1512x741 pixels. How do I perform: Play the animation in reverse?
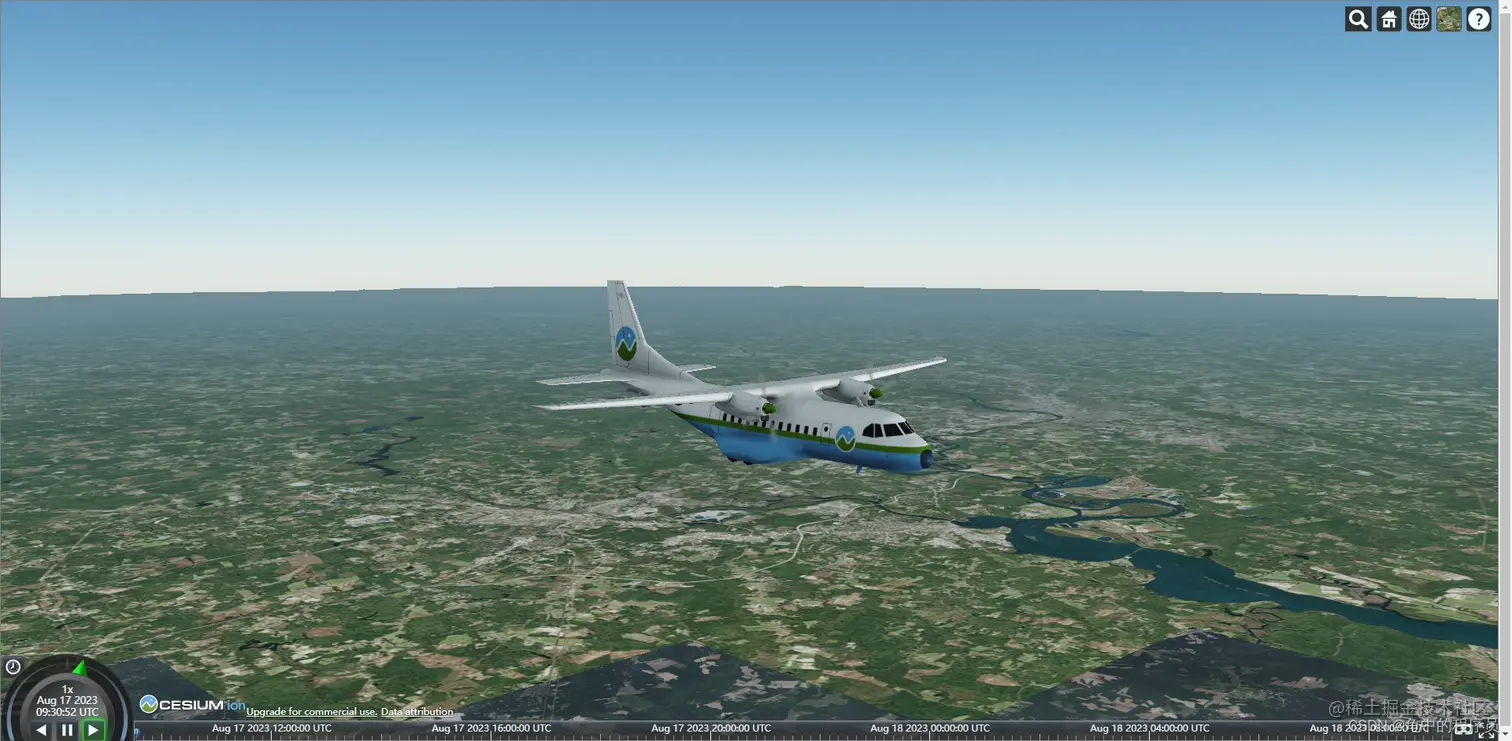(x=41, y=730)
